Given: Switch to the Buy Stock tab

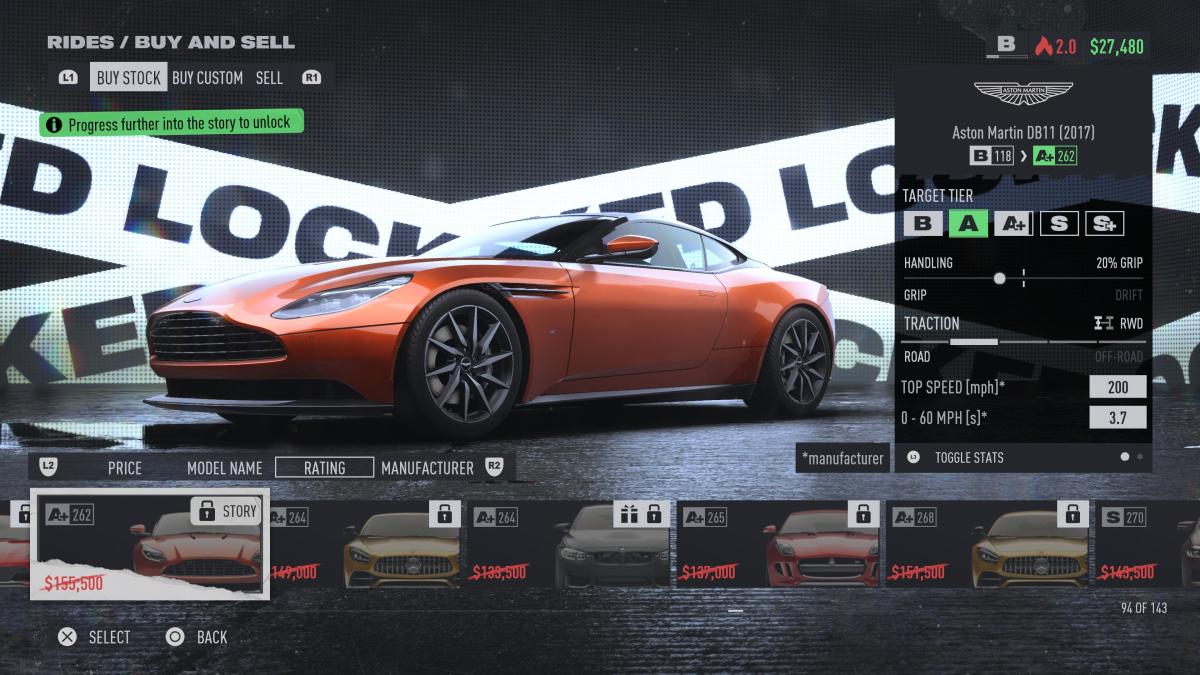Looking at the screenshot, I should pos(129,77).
